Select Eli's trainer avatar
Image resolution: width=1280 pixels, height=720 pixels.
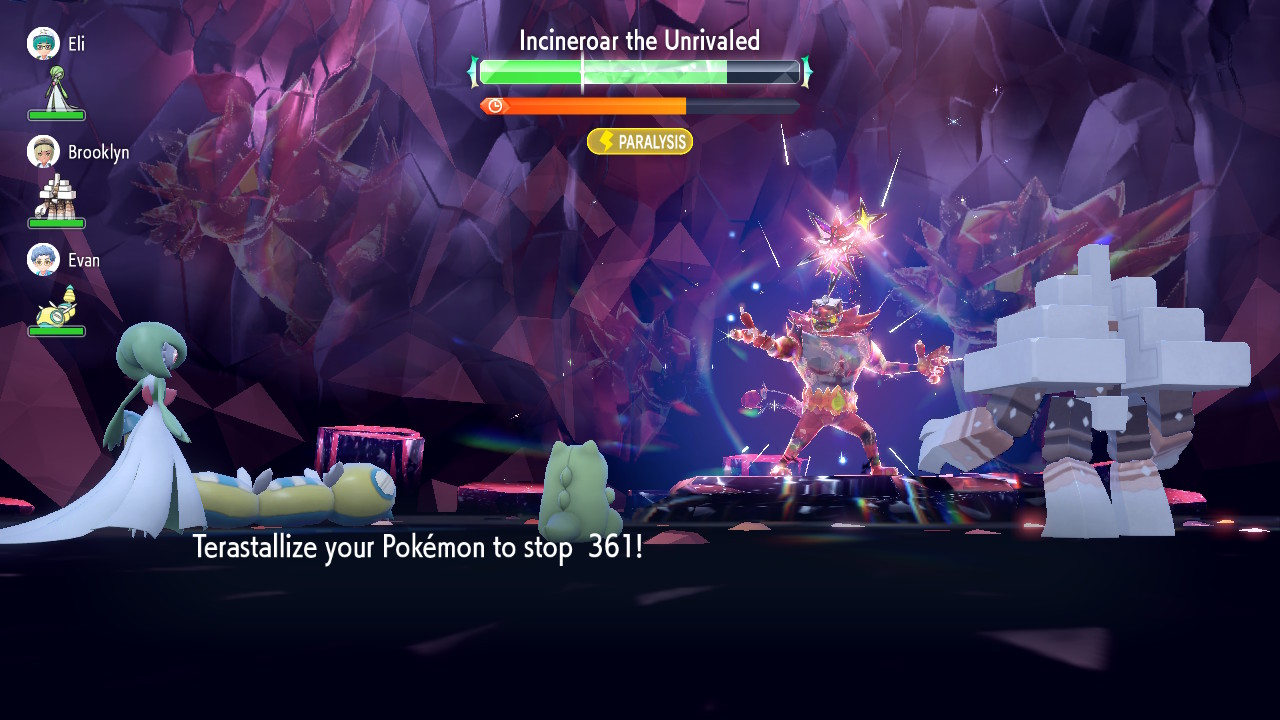point(43,43)
